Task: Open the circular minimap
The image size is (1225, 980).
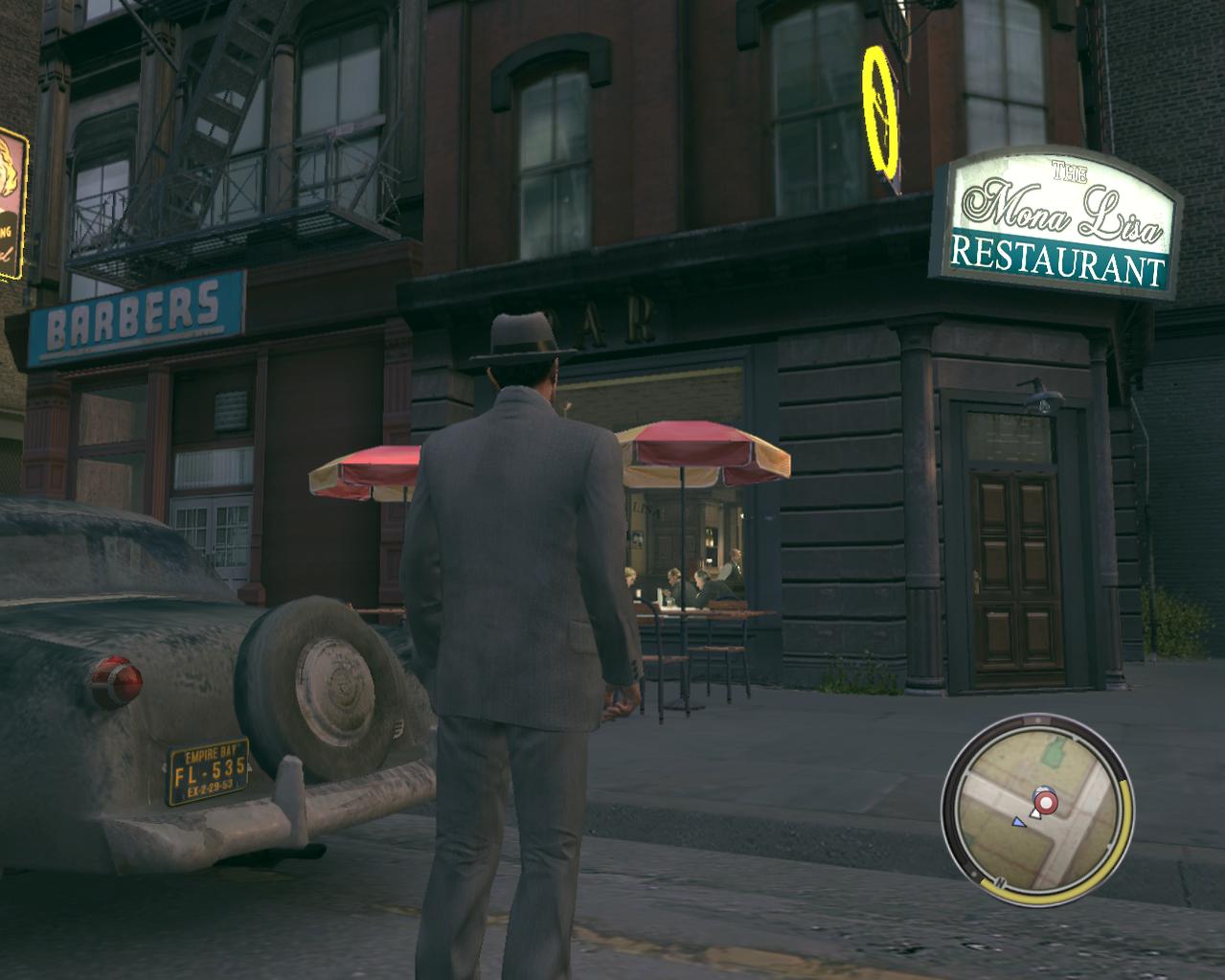Action: [1037, 814]
